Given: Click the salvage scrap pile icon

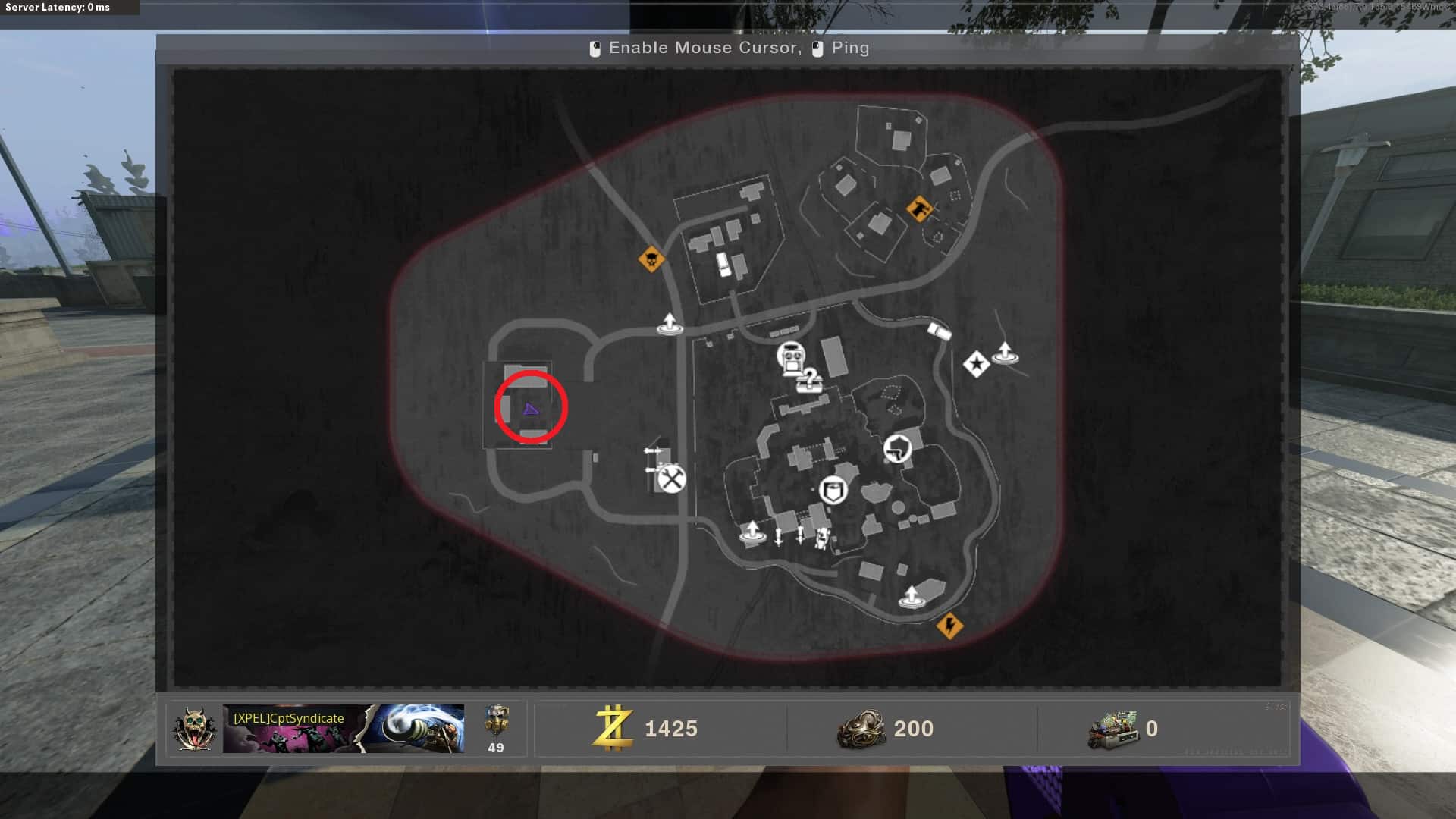Looking at the screenshot, I should [861, 729].
